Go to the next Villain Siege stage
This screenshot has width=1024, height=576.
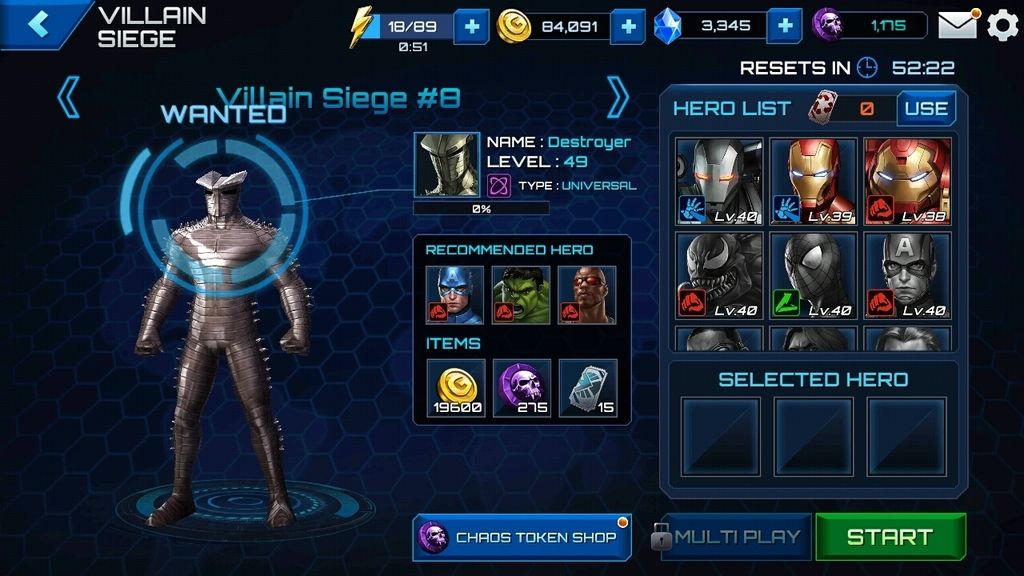(x=618, y=98)
